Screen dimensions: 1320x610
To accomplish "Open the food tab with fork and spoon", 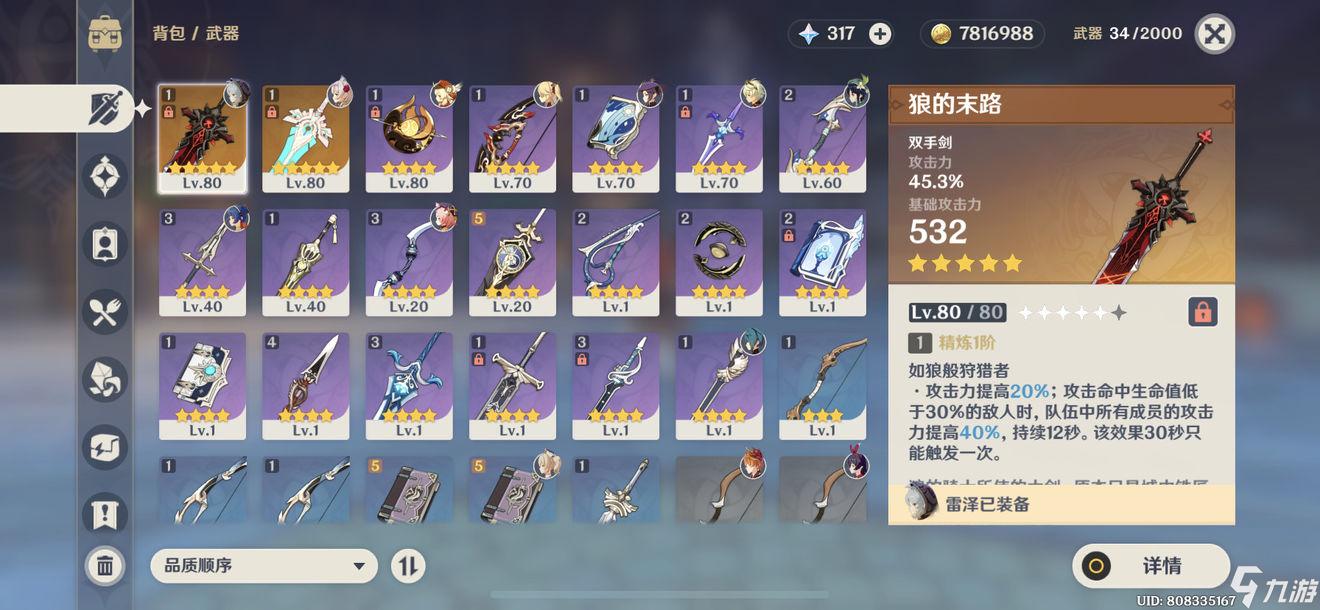I will point(105,315).
